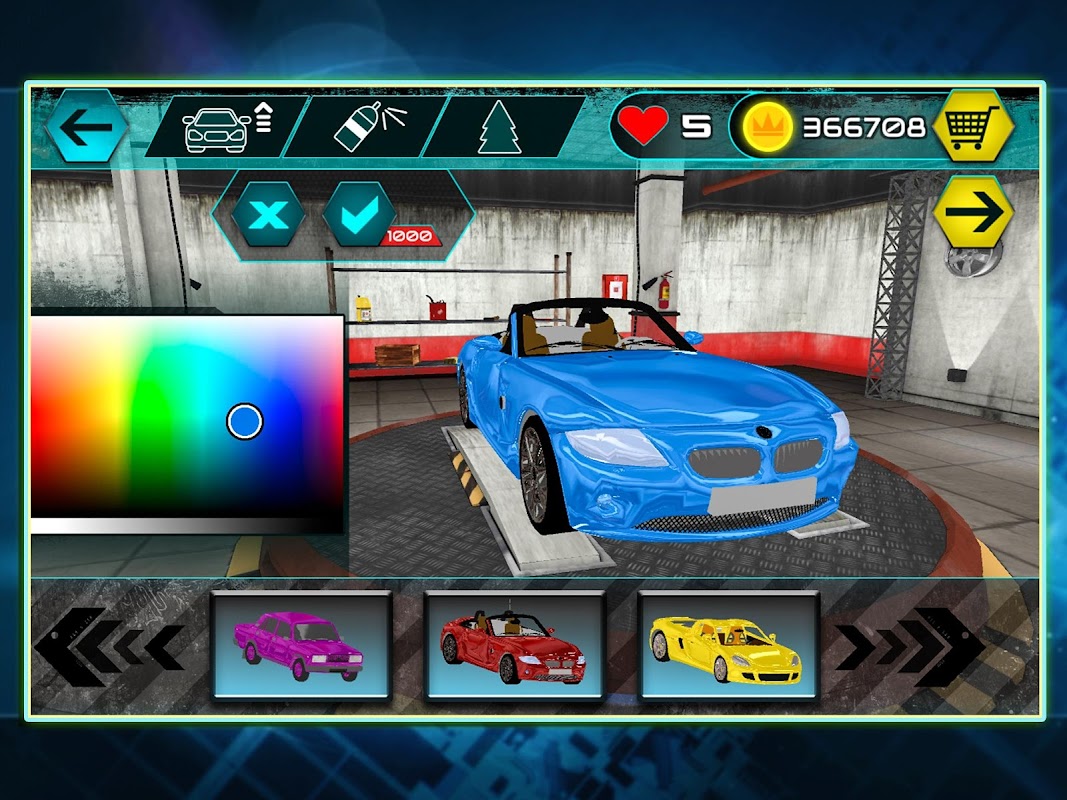Viewport: 1067px width, 800px height.
Task: Pick the yellow sports car thumbnail
Action: click(728, 644)
